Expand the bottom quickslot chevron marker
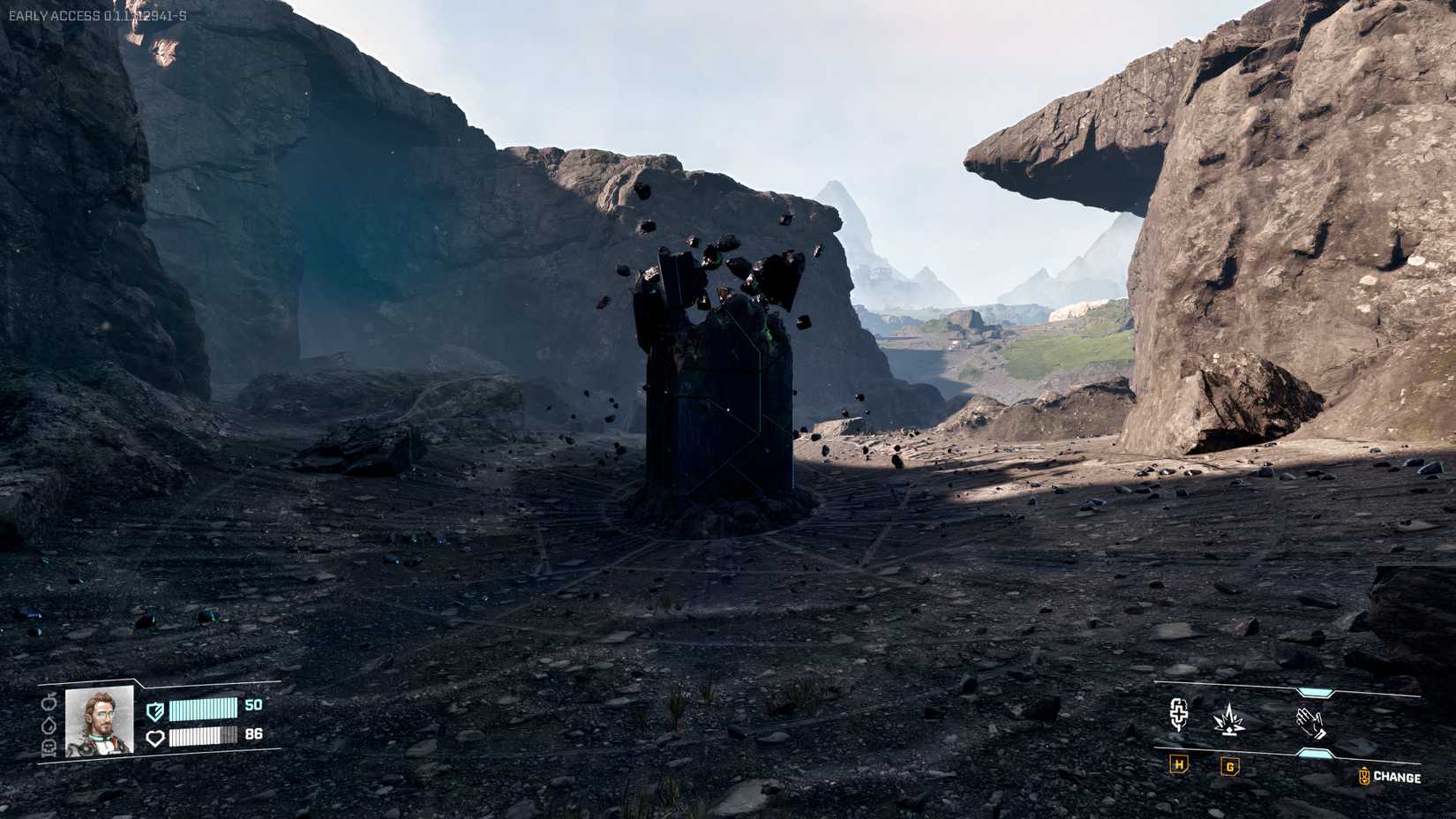The height and width of the screenshot is (819, 1456). pyautogui.click(x=1316, y=752)
